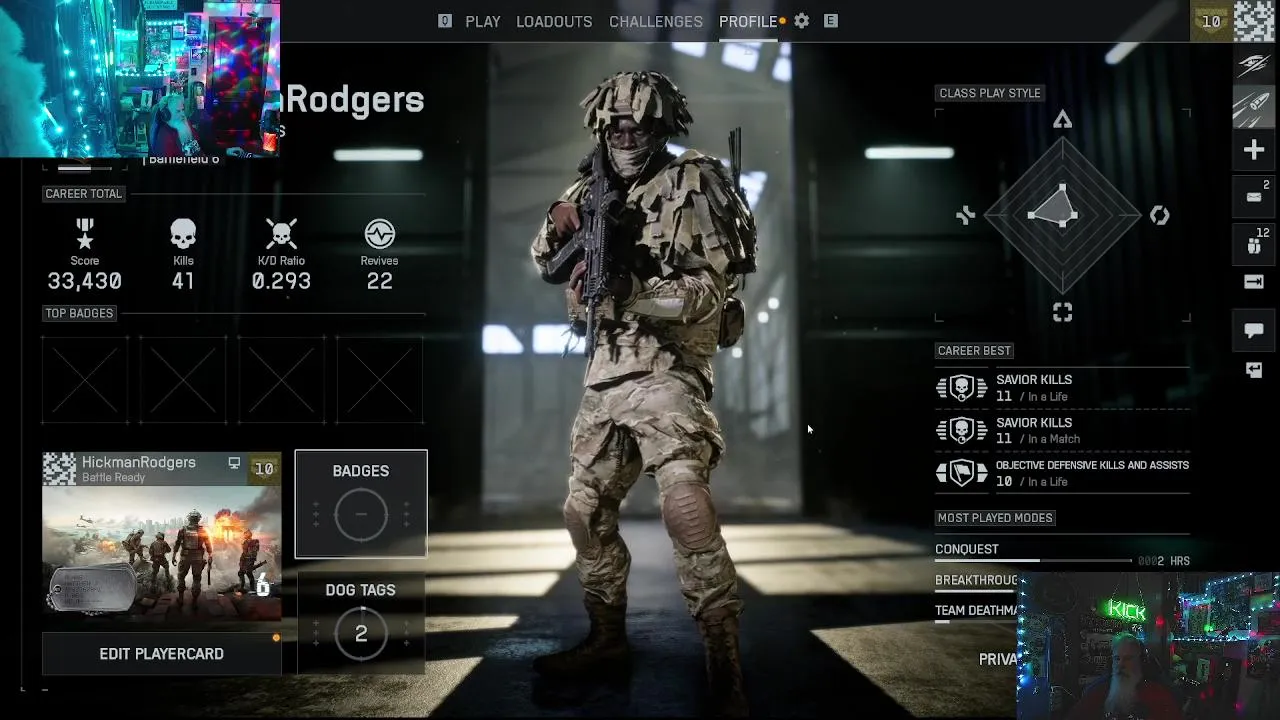1280x720 pixels.
Task: Open the chat speech bubble icon
Action: 1254,330
